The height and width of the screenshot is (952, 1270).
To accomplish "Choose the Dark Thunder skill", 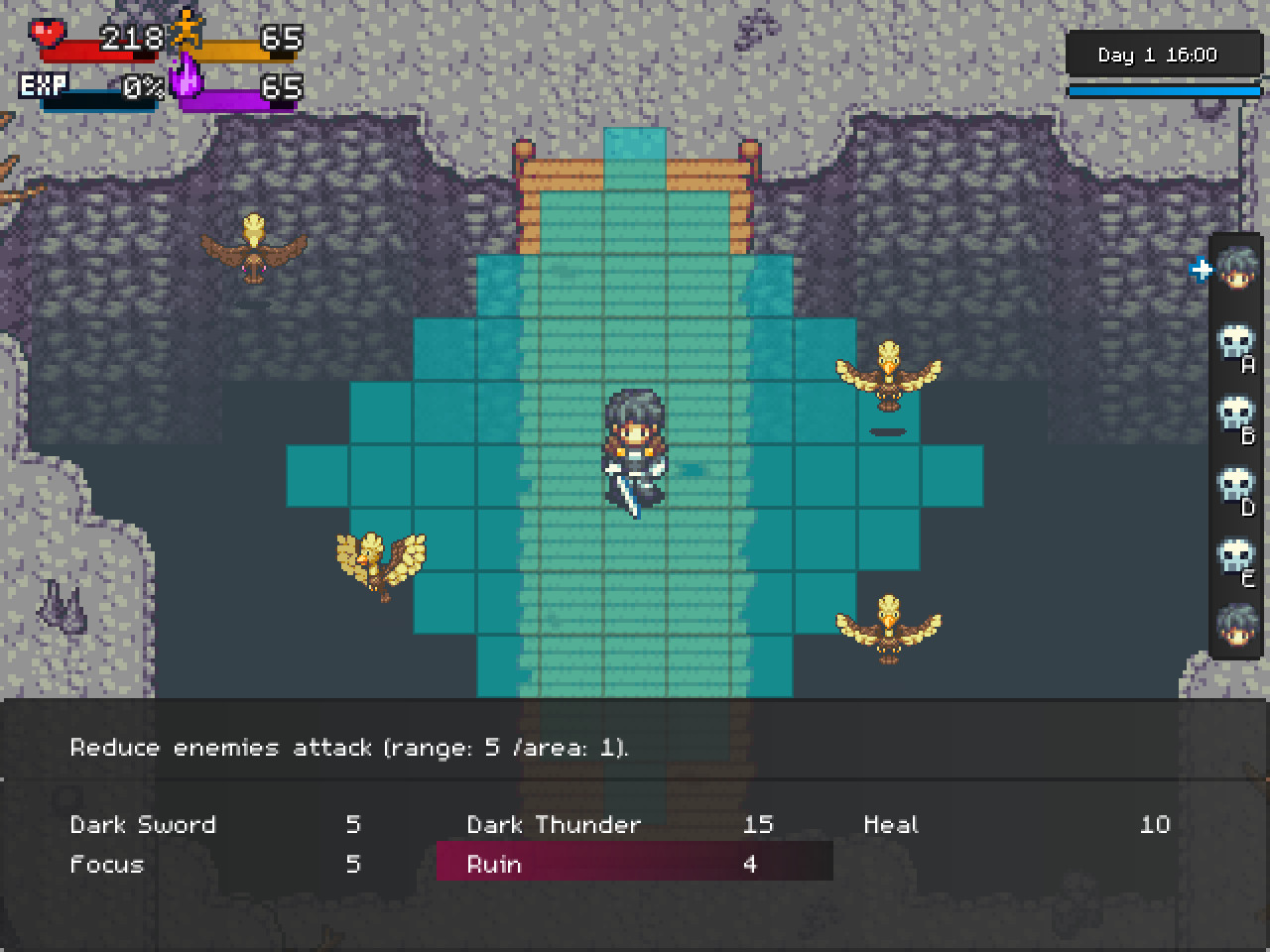I will (553, 824).
